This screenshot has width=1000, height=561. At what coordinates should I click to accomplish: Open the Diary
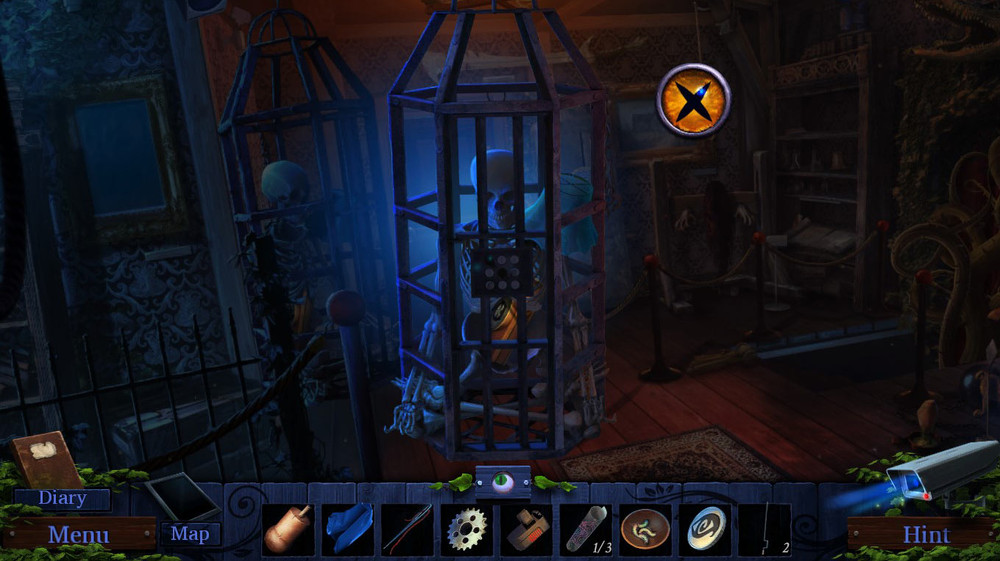coord(62,498)
